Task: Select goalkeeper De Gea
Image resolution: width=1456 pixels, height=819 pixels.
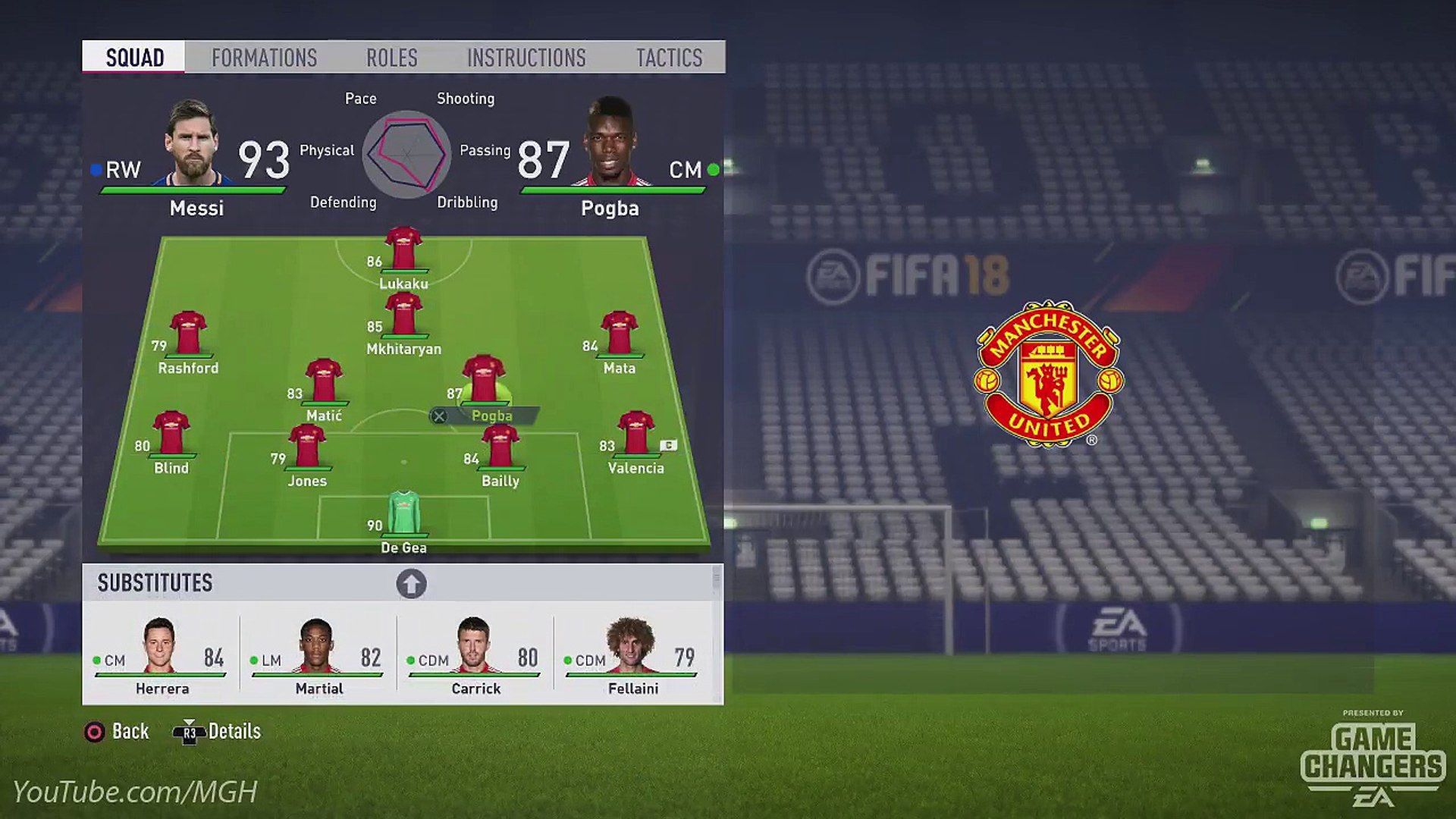Action: 403,514
